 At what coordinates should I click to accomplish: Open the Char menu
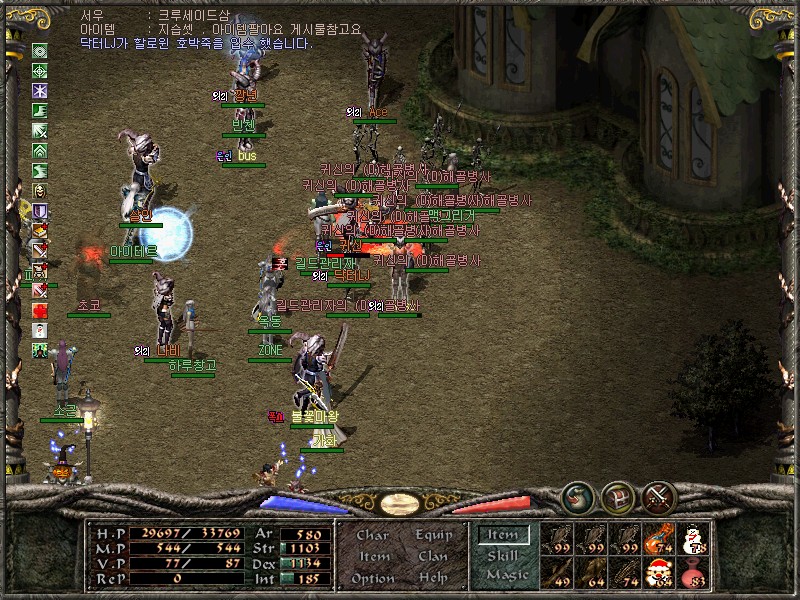tap(372, 536)
